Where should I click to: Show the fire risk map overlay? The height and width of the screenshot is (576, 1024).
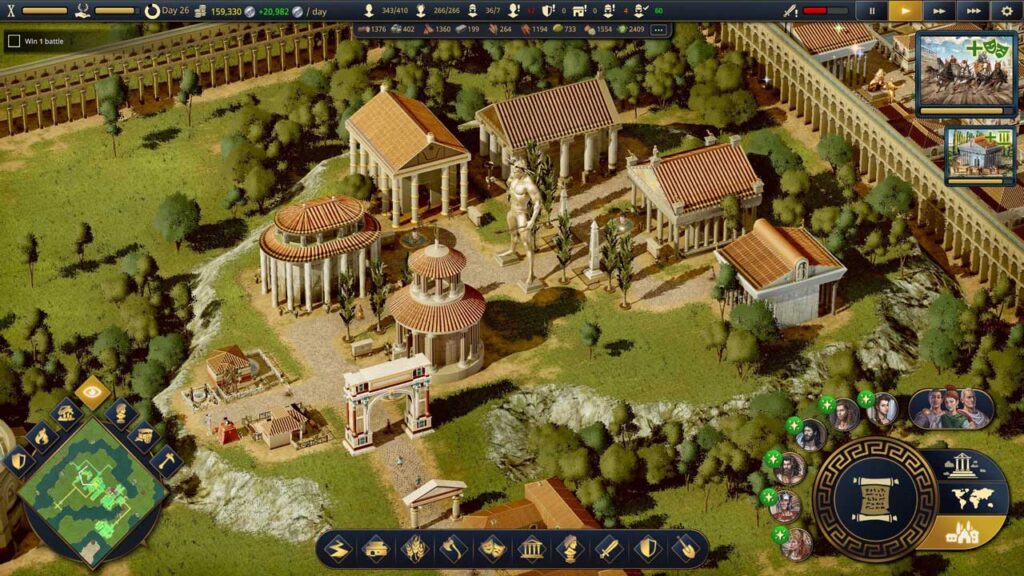pos(42,435)
